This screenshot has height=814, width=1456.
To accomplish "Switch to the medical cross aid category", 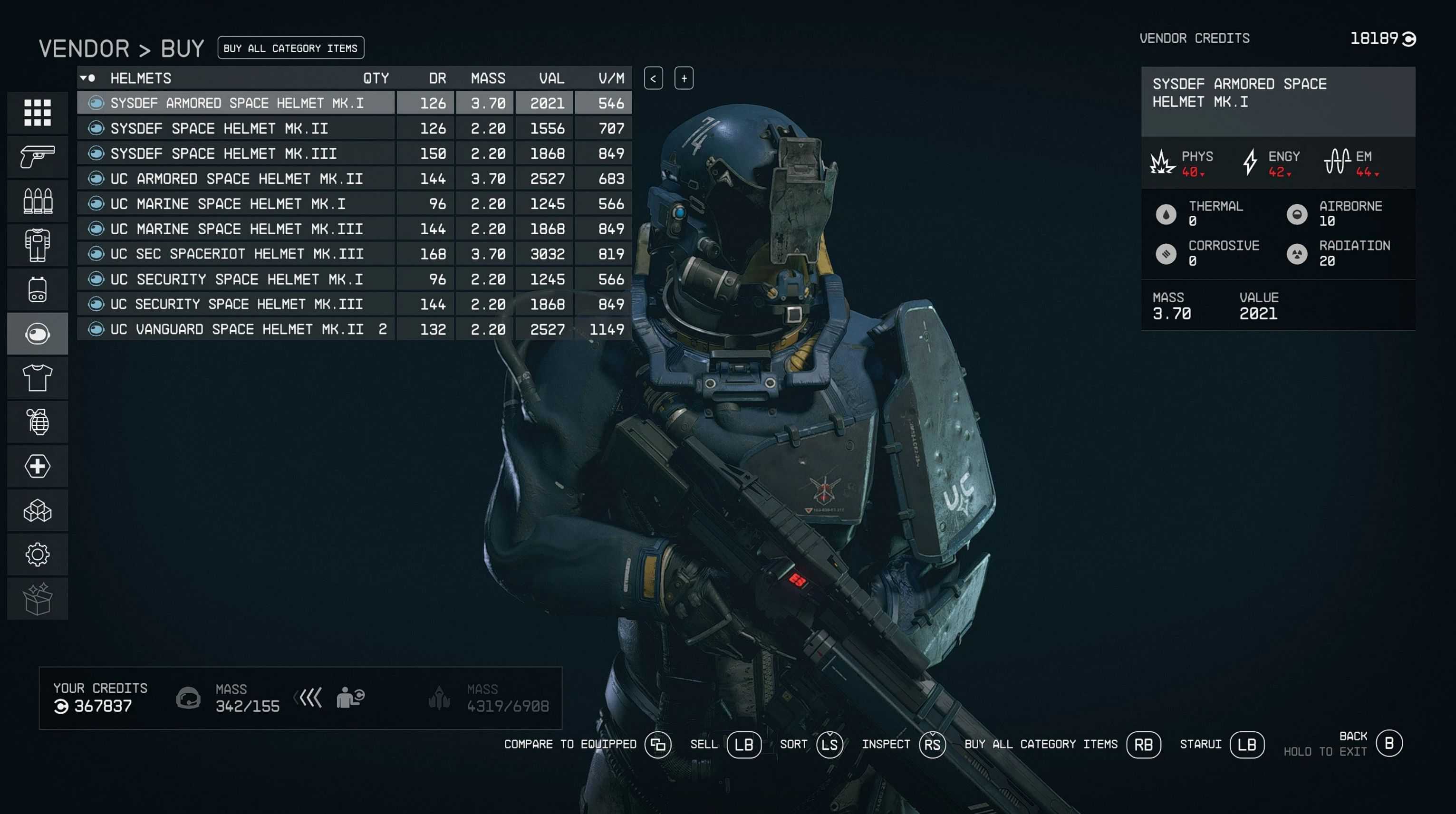I will (x=37, y=466).
